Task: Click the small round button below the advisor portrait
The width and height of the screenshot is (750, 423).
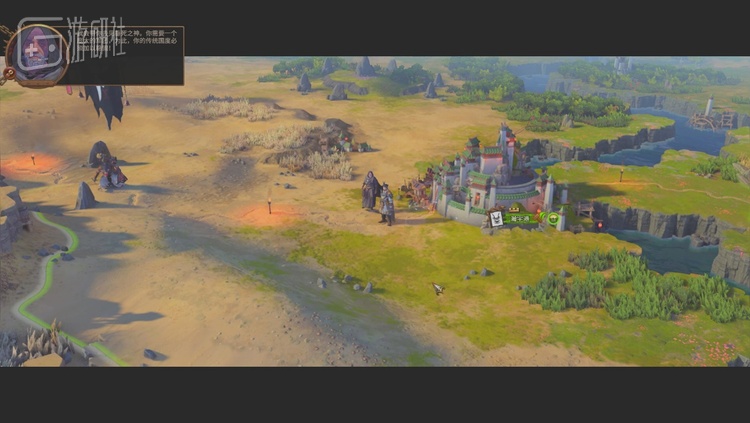Action: 10,72
